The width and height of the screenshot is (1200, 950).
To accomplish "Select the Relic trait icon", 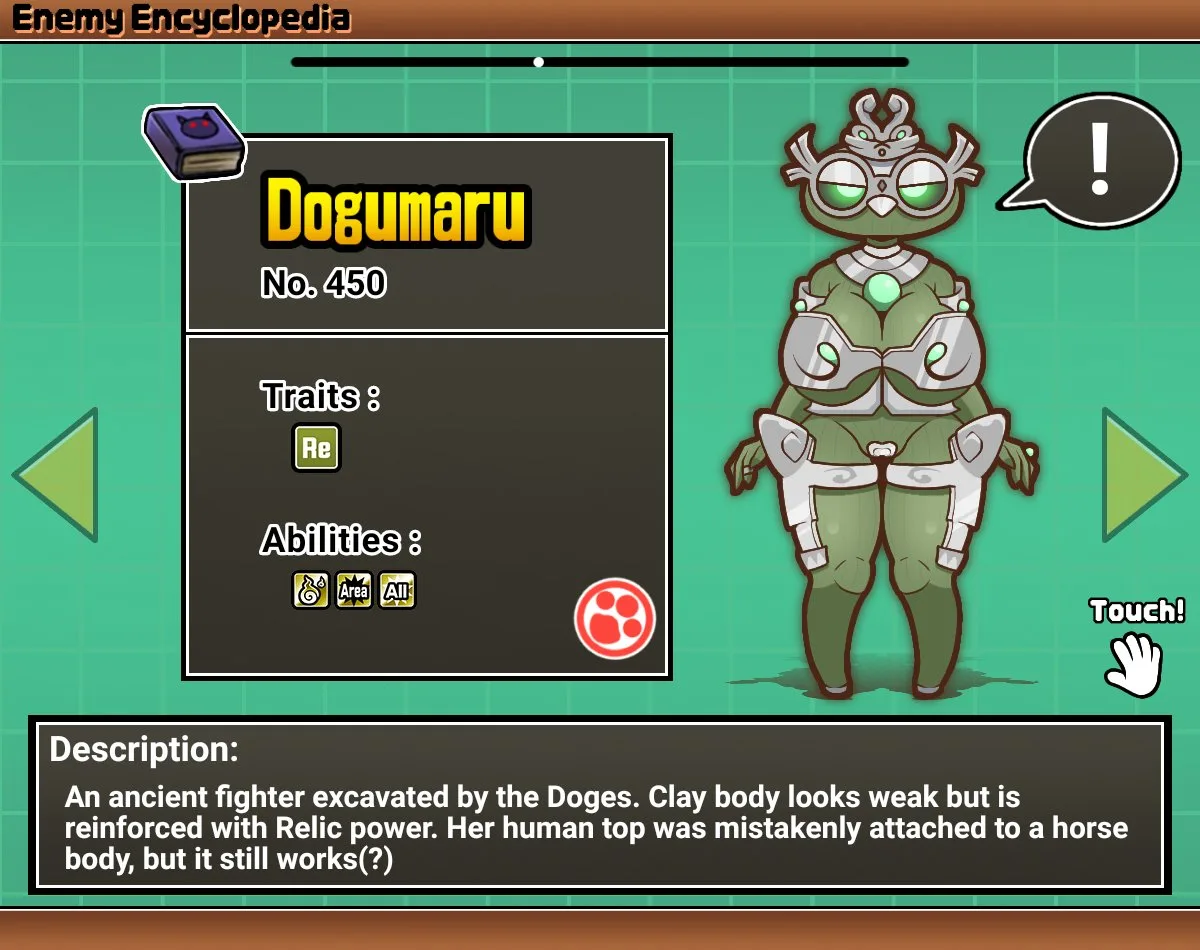I will pyautogui.click(x=316, y=448).
